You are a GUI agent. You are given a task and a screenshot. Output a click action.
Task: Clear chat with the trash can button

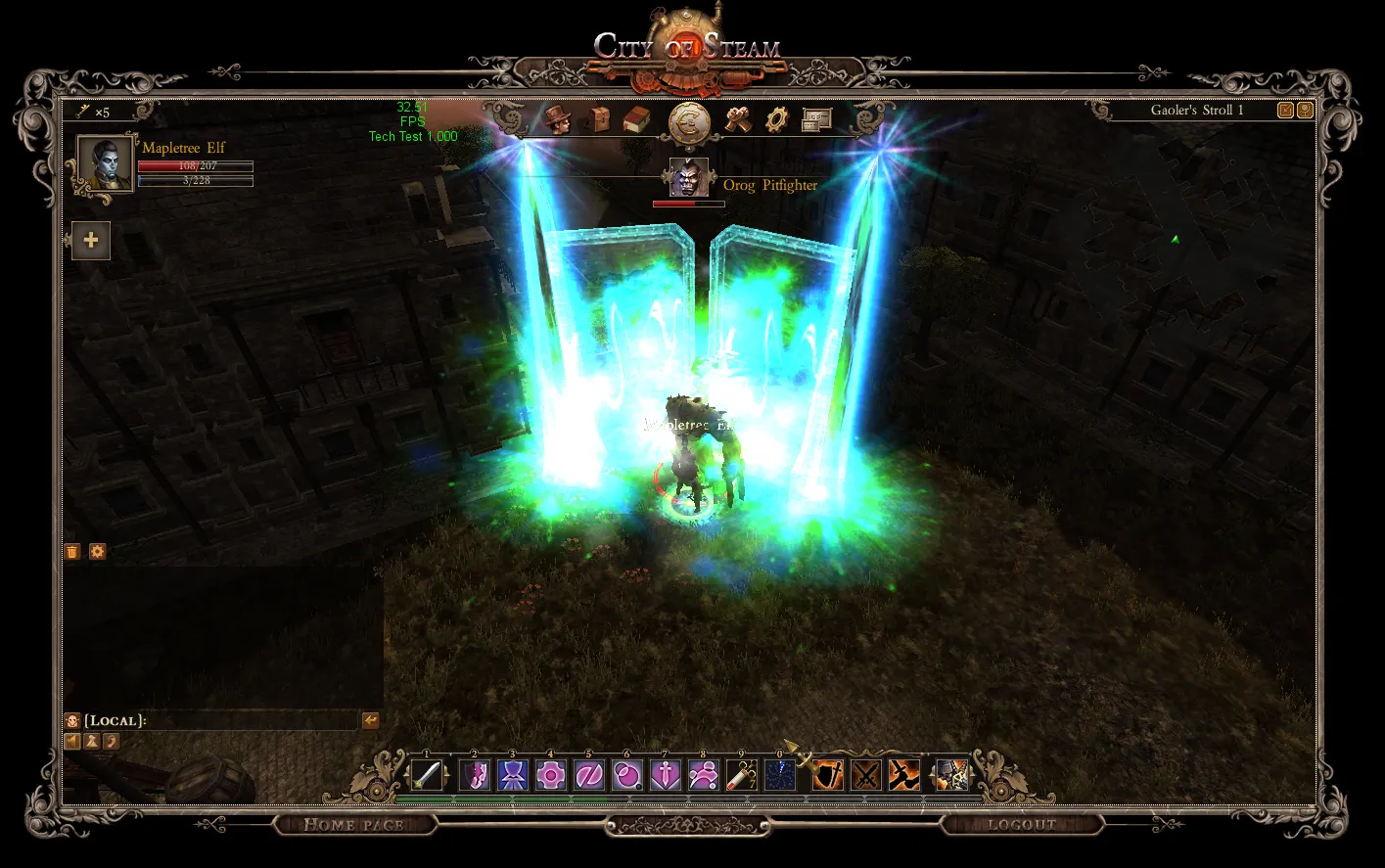pos(72,552)
